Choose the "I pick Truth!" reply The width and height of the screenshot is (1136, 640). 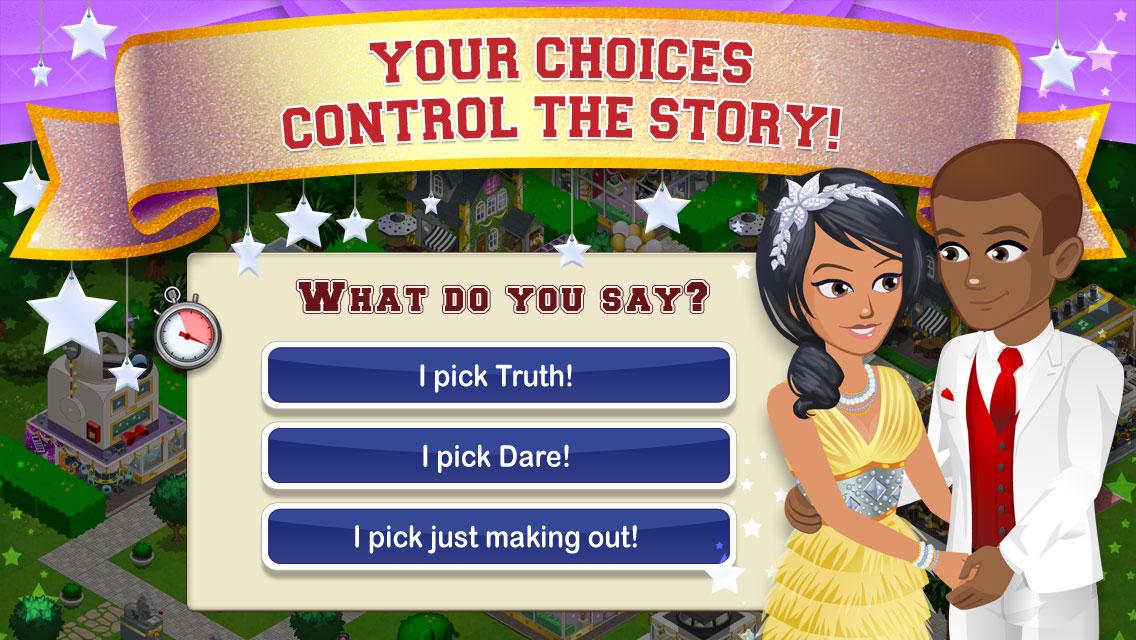[x=497, y=377]
